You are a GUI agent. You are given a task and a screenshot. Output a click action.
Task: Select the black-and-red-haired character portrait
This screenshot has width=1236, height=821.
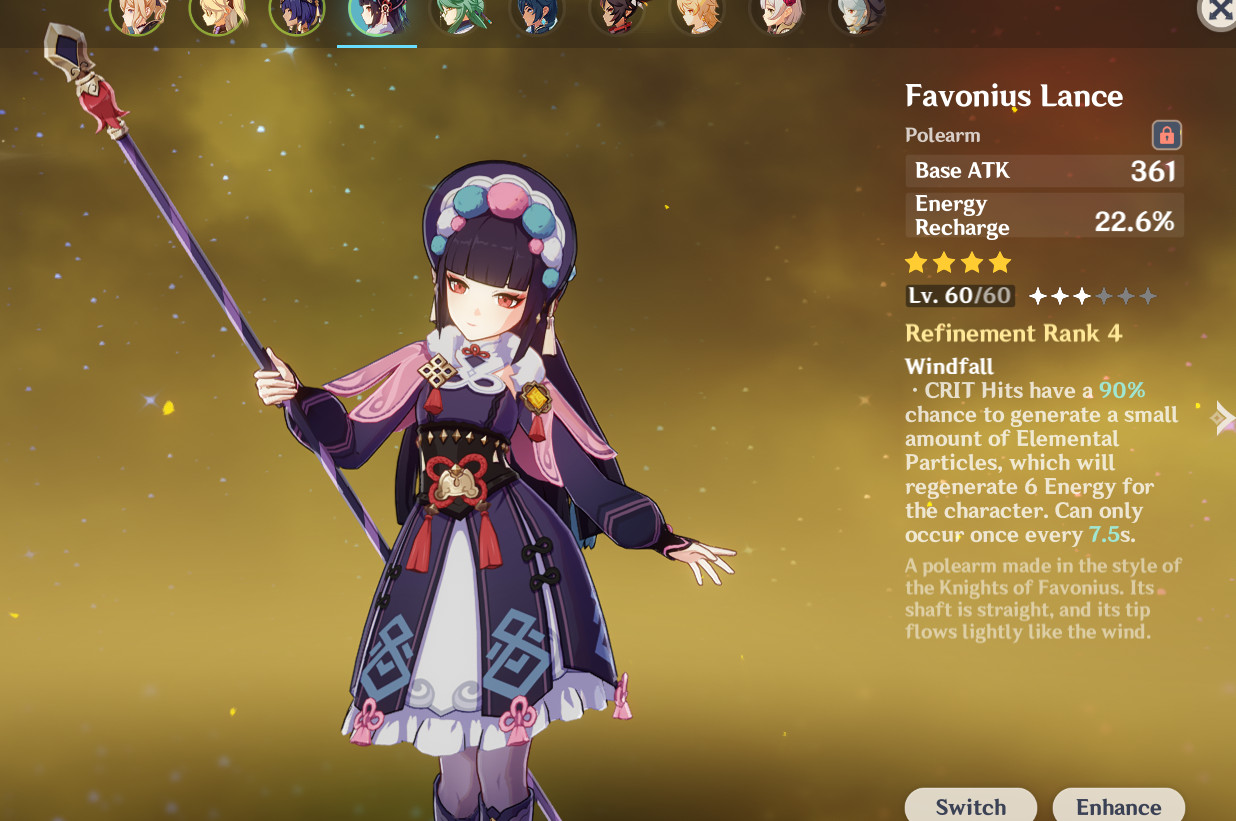[x=617, y=14]
